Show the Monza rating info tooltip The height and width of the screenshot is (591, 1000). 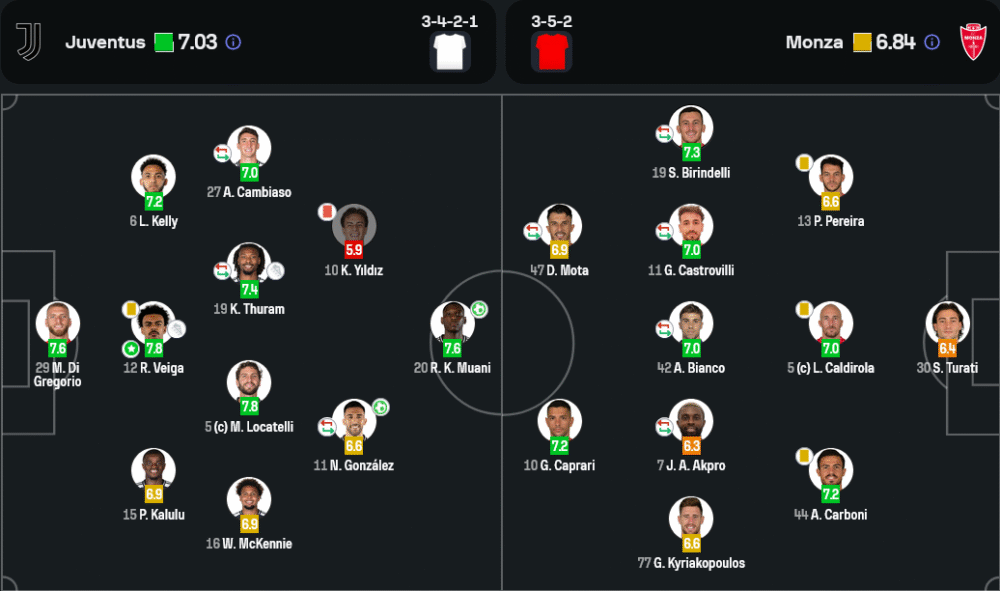pos(932,42)
